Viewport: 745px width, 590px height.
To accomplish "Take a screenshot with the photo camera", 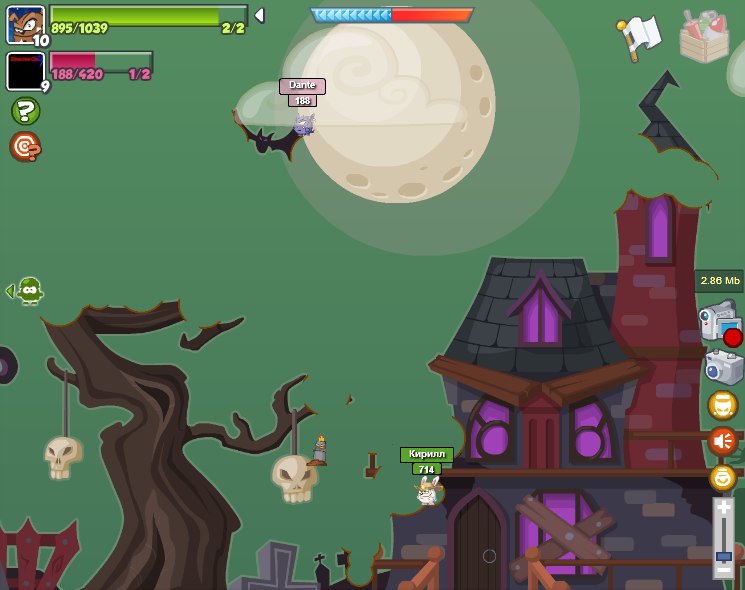I will coord(722,367).
